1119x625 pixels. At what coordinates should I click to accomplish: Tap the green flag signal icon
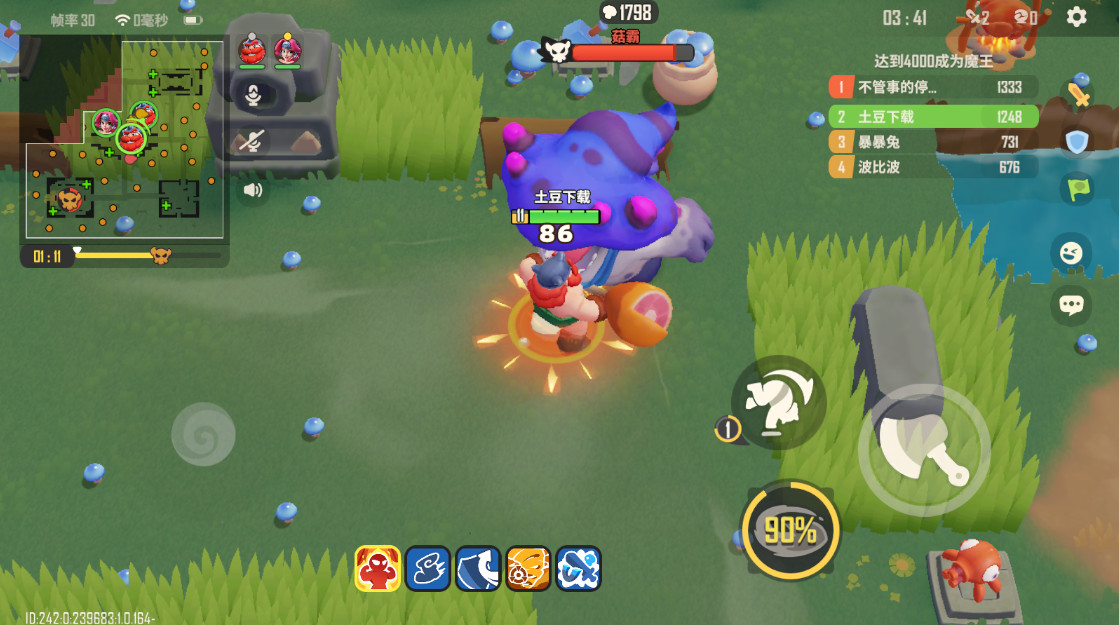click(1077, 189)
